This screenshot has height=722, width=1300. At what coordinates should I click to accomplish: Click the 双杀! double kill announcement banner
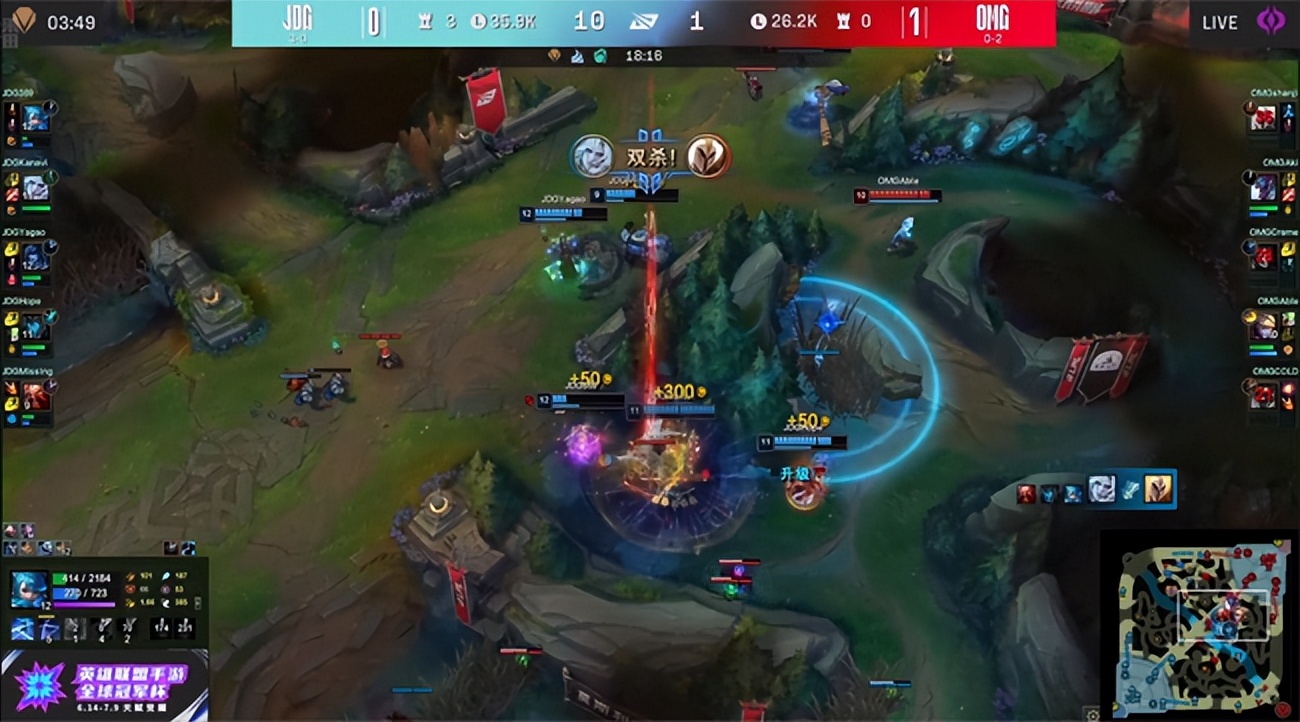click(x=651, y=154)
